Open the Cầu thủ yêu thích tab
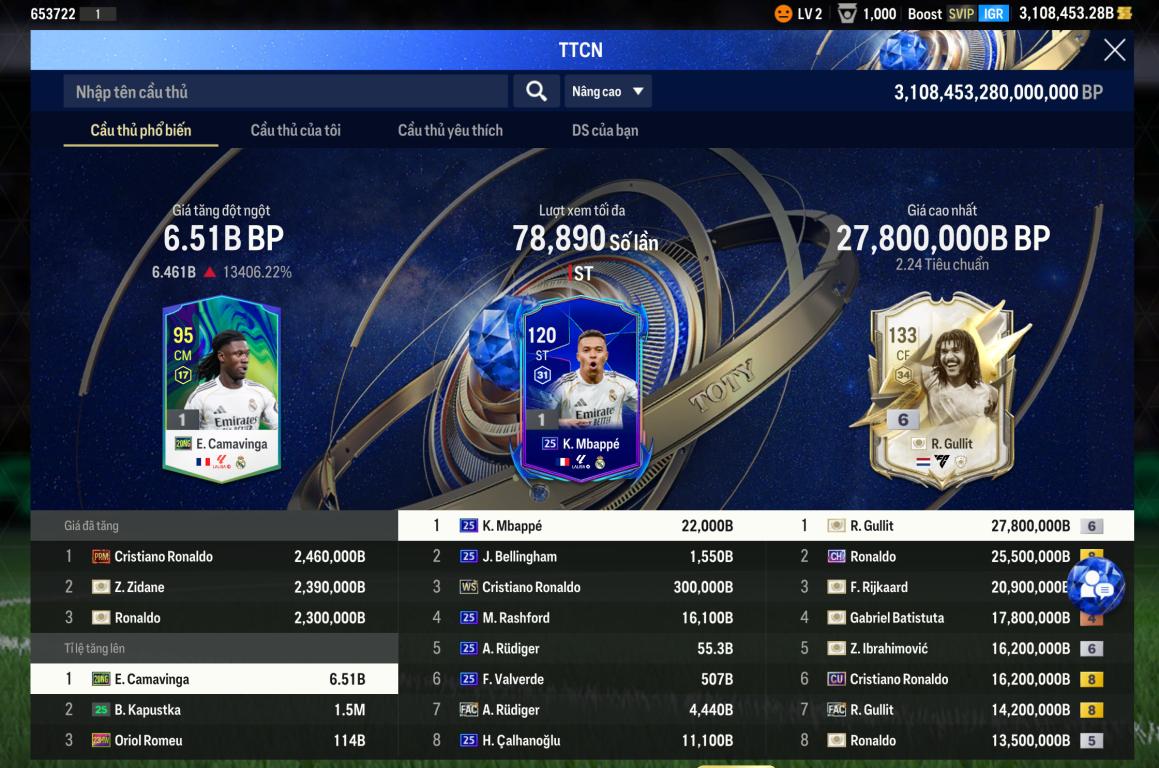The height and width of the screenshot is (768, 1159). click(450, 130)
